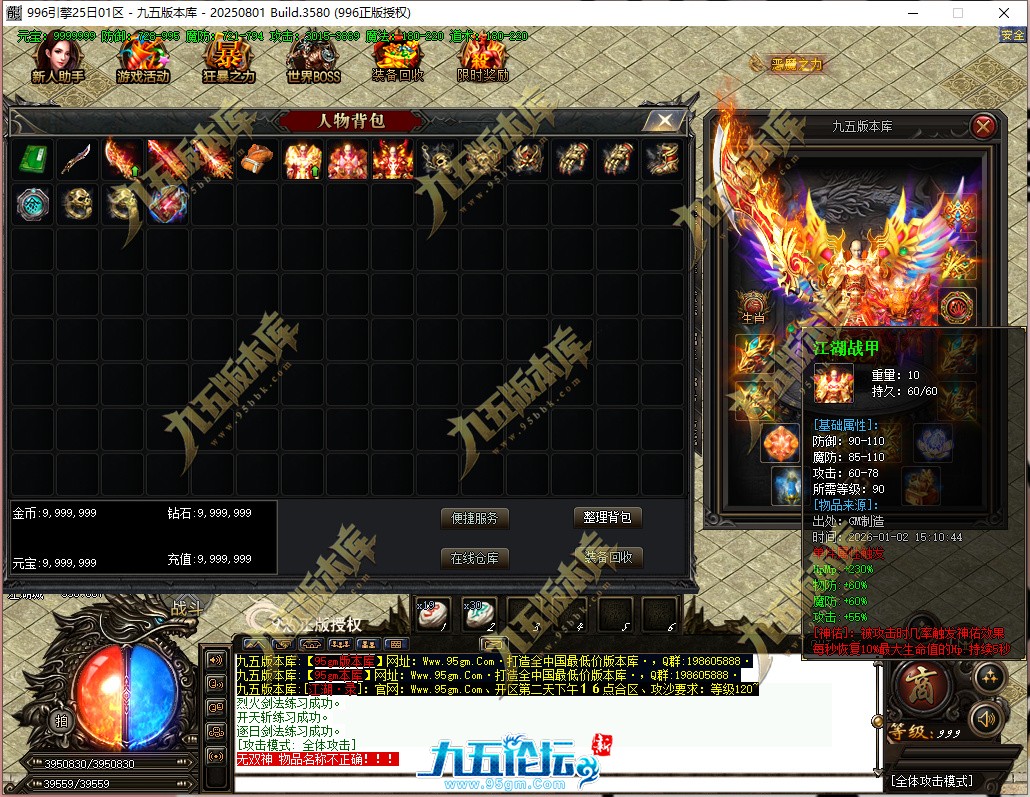The height and width of the screenshot is (797, 1030).
Task: Select the teal octagonal medallion item
Action: click(33, 203)
